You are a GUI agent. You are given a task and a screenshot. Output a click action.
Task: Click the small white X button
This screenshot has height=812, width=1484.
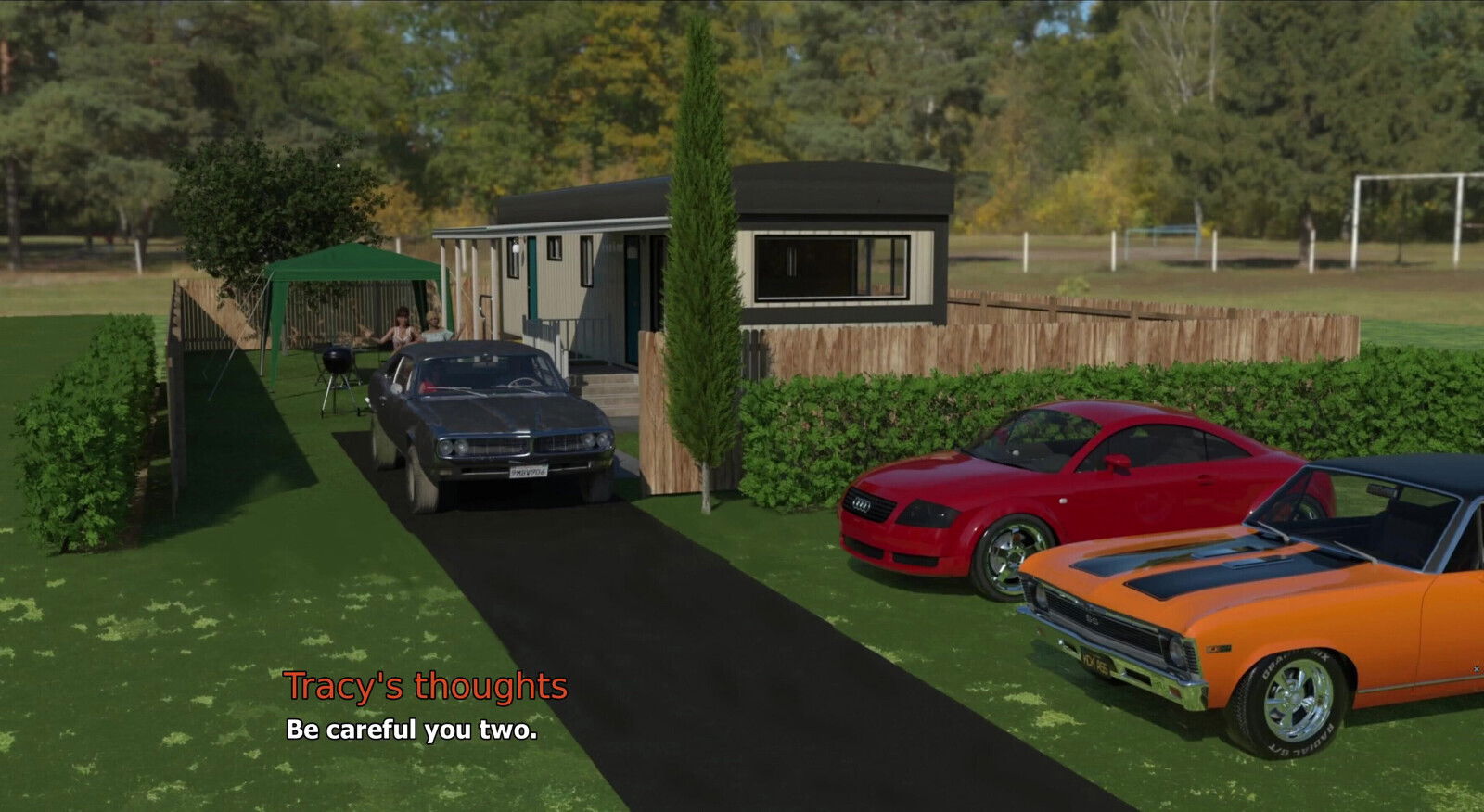tap(1477, 668)
